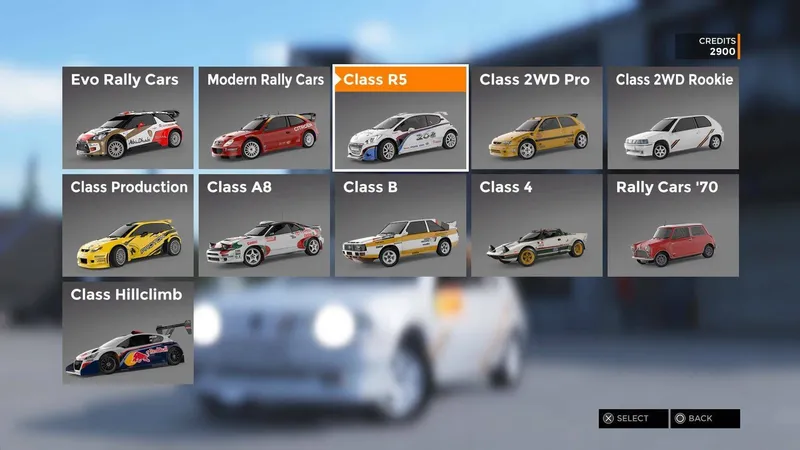Screen dimensions: 800x450
Task: Choose the Modern Rally Cars category
Action: pos(264,118)
